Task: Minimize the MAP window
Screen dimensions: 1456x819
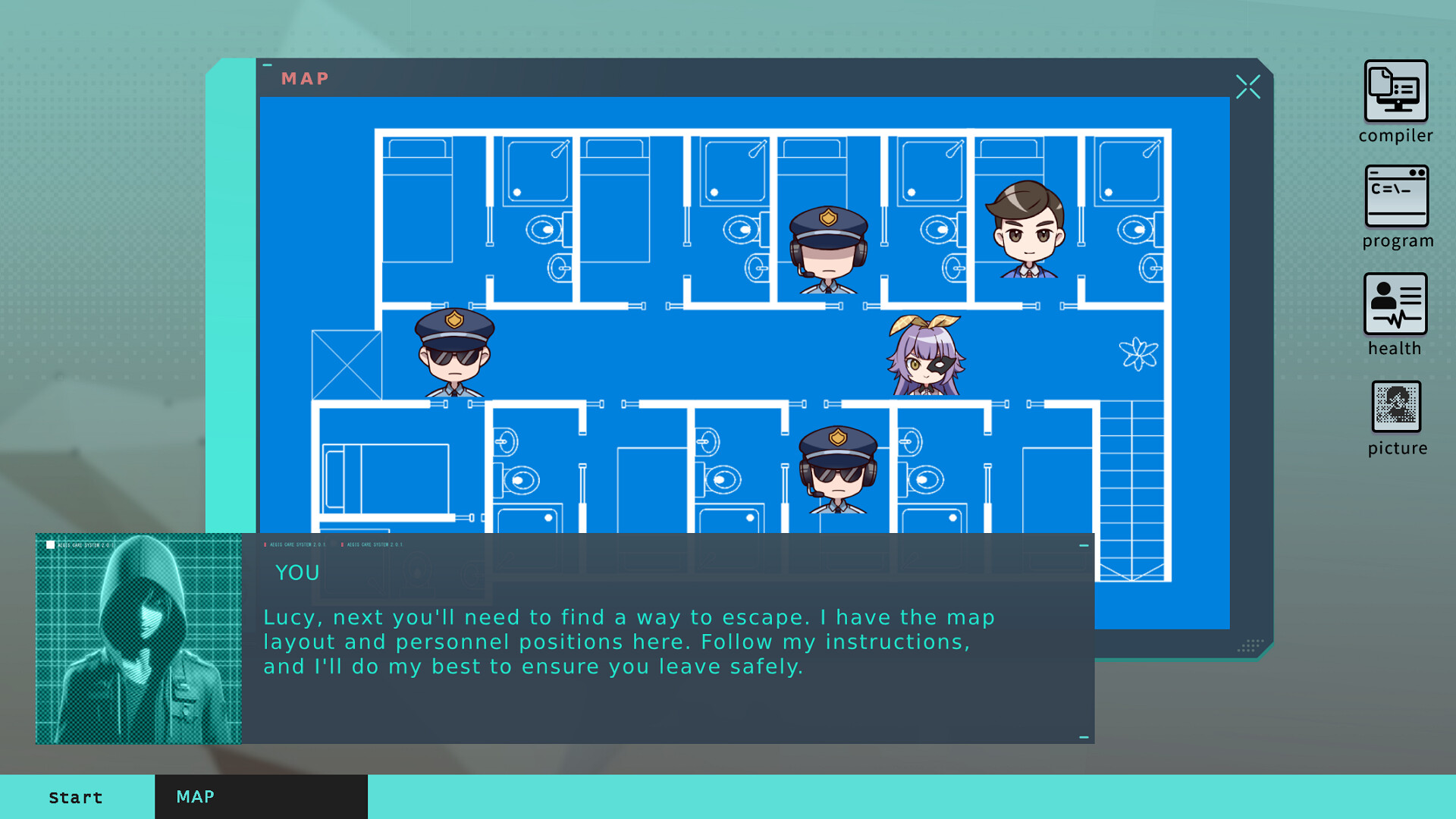Action: click(x=266, y=64)
